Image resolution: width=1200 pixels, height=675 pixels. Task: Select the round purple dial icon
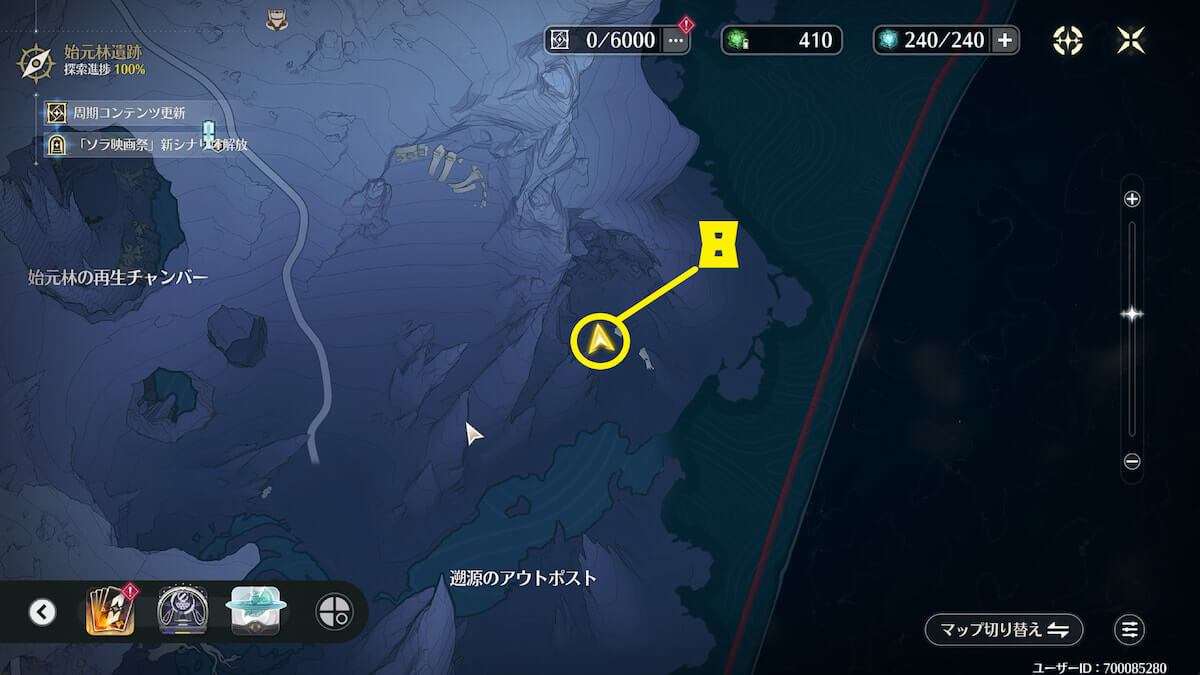[183, 610]
